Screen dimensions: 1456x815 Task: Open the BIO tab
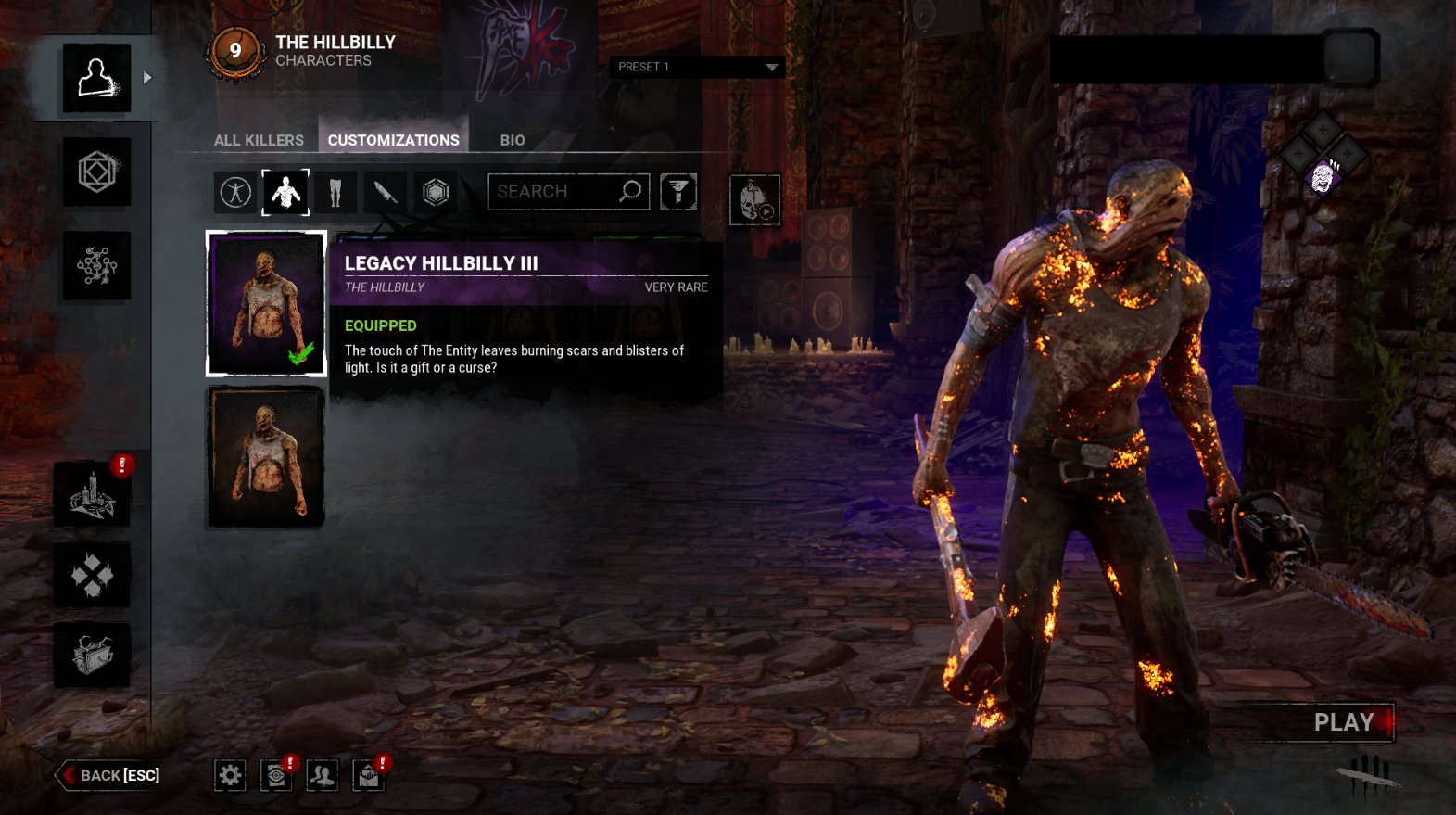click(513, 140)
